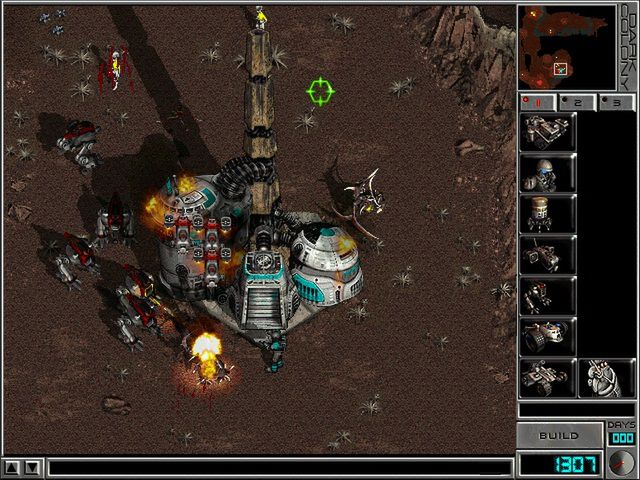Pick the camera-like turret unit icon
640x480 pixels.
click(x=547, y=255)
